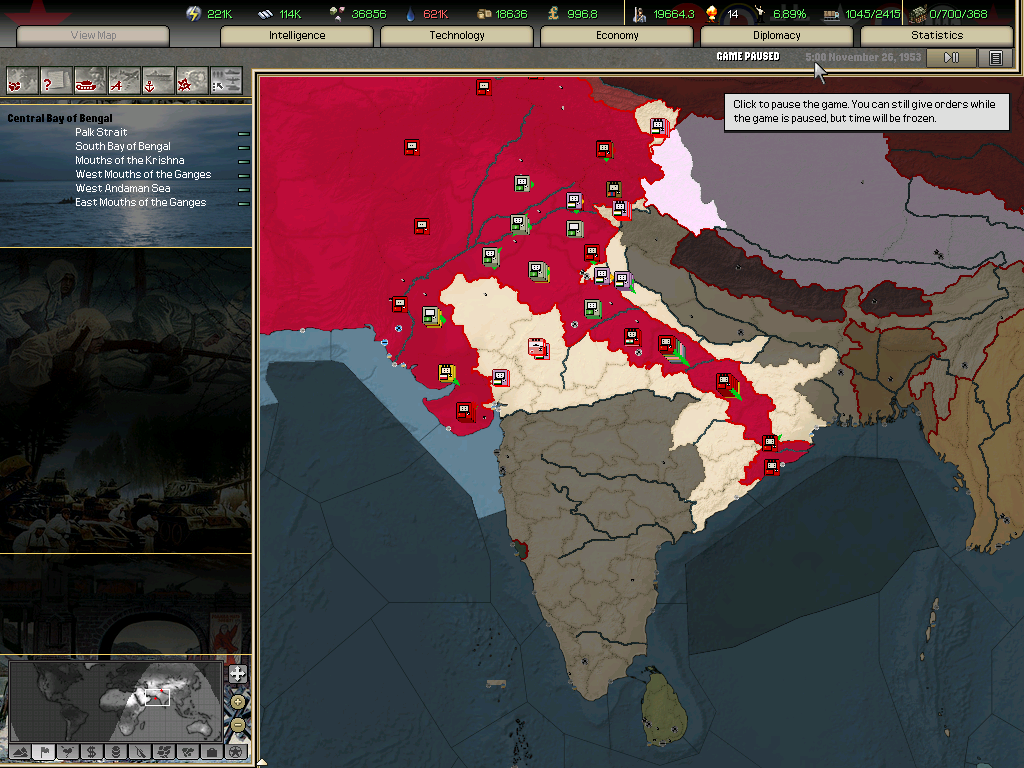
Task: Open the question mark document icon
Action: (56, 78)
